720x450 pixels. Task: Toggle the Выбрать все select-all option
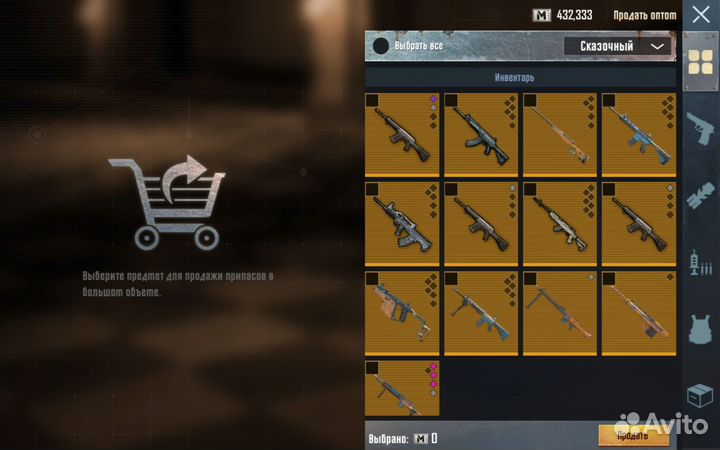coord(381,46)
